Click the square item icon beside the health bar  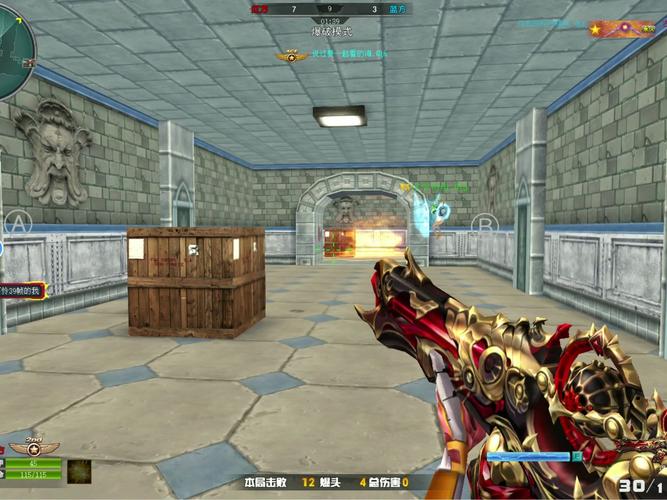tap(79, 471)
